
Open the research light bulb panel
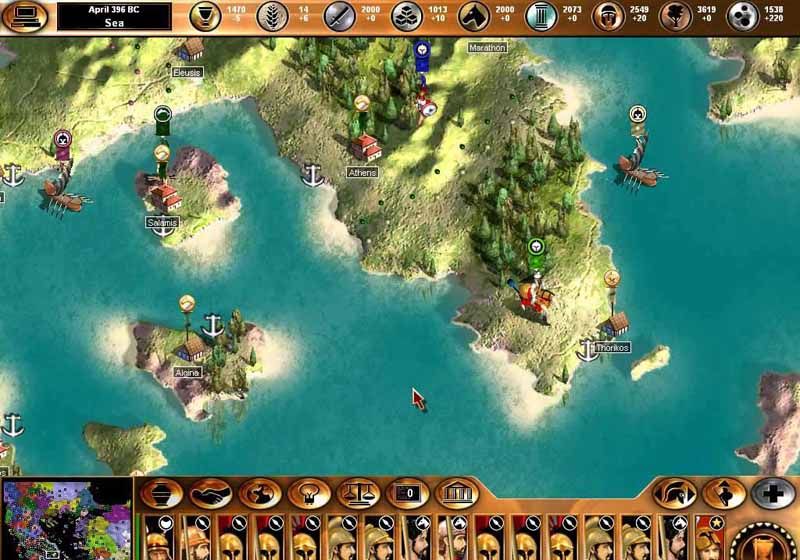tap(309, 493)
